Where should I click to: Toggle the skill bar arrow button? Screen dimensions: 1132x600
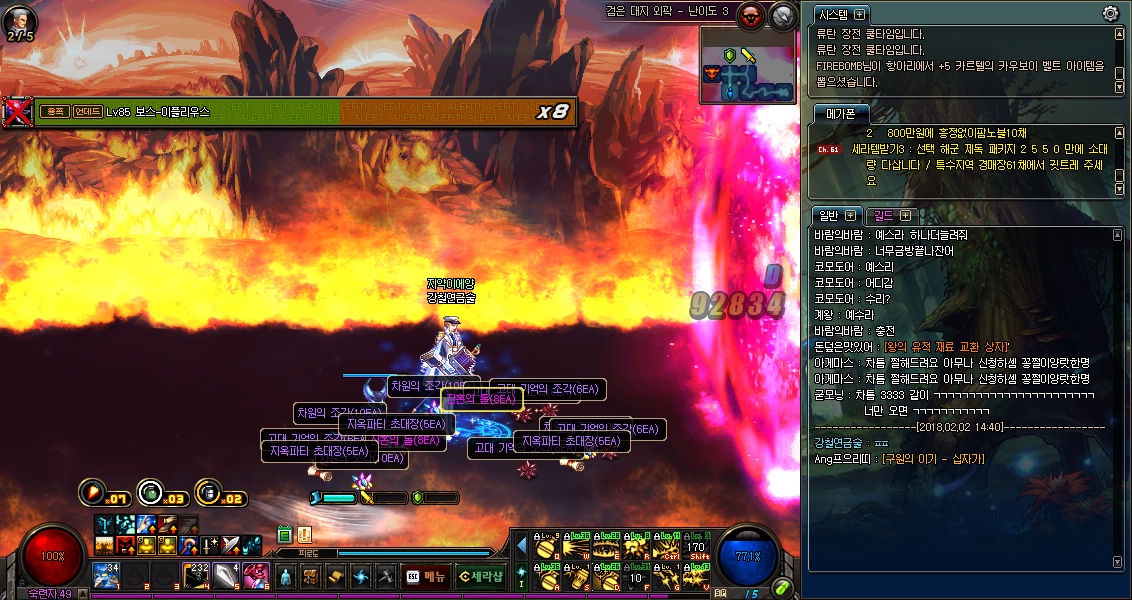point(521,546)
